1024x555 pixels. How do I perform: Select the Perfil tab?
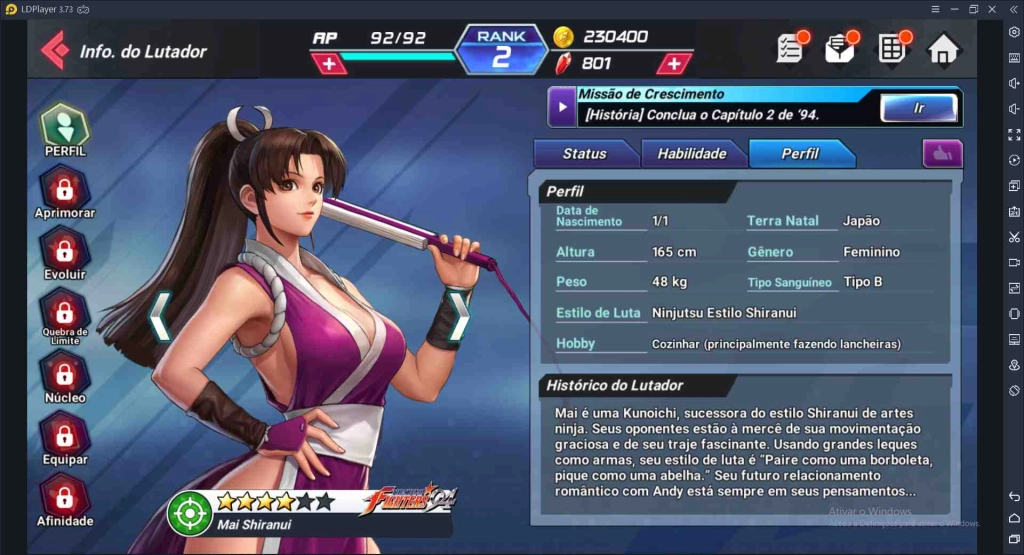coord(800,154)
